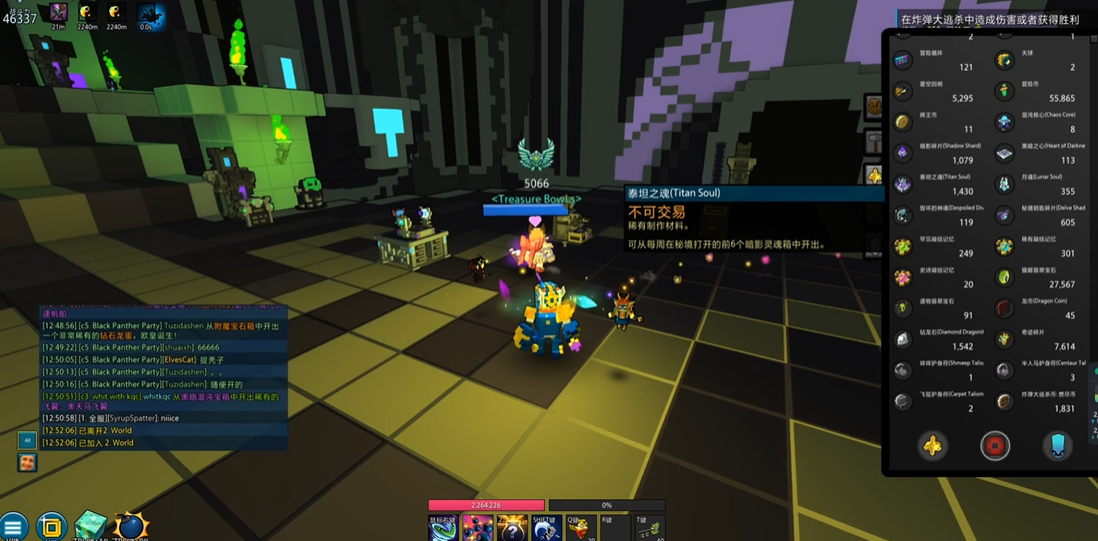Use the green T-slot item
Screen dimensions: 1098x541
tap(648, 528)
